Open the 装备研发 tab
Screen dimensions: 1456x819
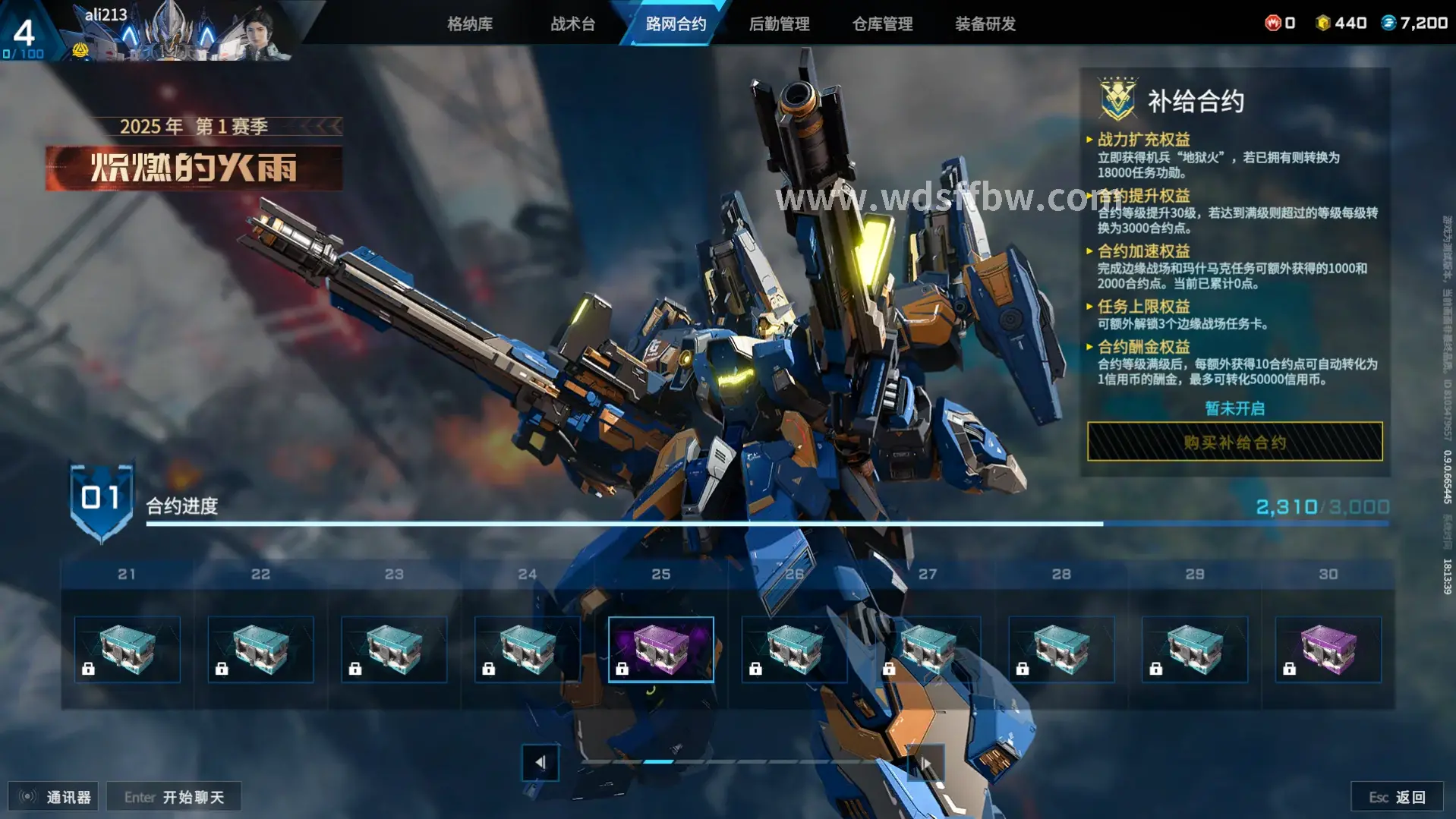click(985, 24)
